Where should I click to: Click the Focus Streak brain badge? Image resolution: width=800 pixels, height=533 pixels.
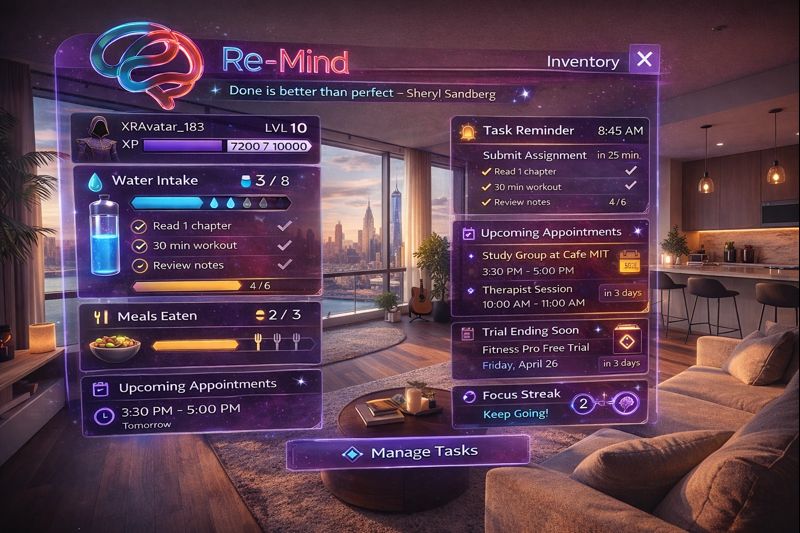tap(621, 405)
